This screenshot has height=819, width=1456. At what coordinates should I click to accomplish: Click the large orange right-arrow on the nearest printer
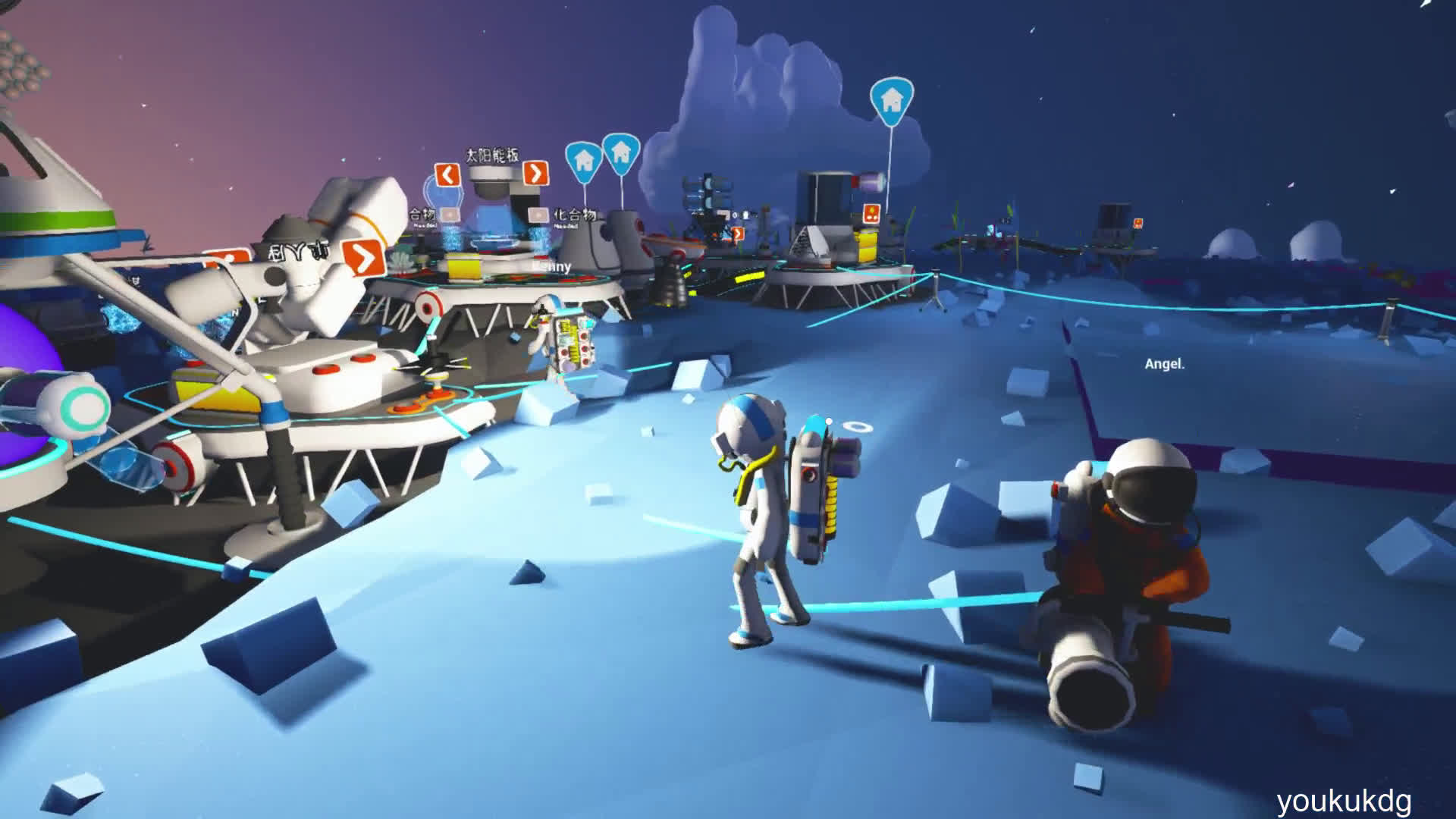point(364,259)
